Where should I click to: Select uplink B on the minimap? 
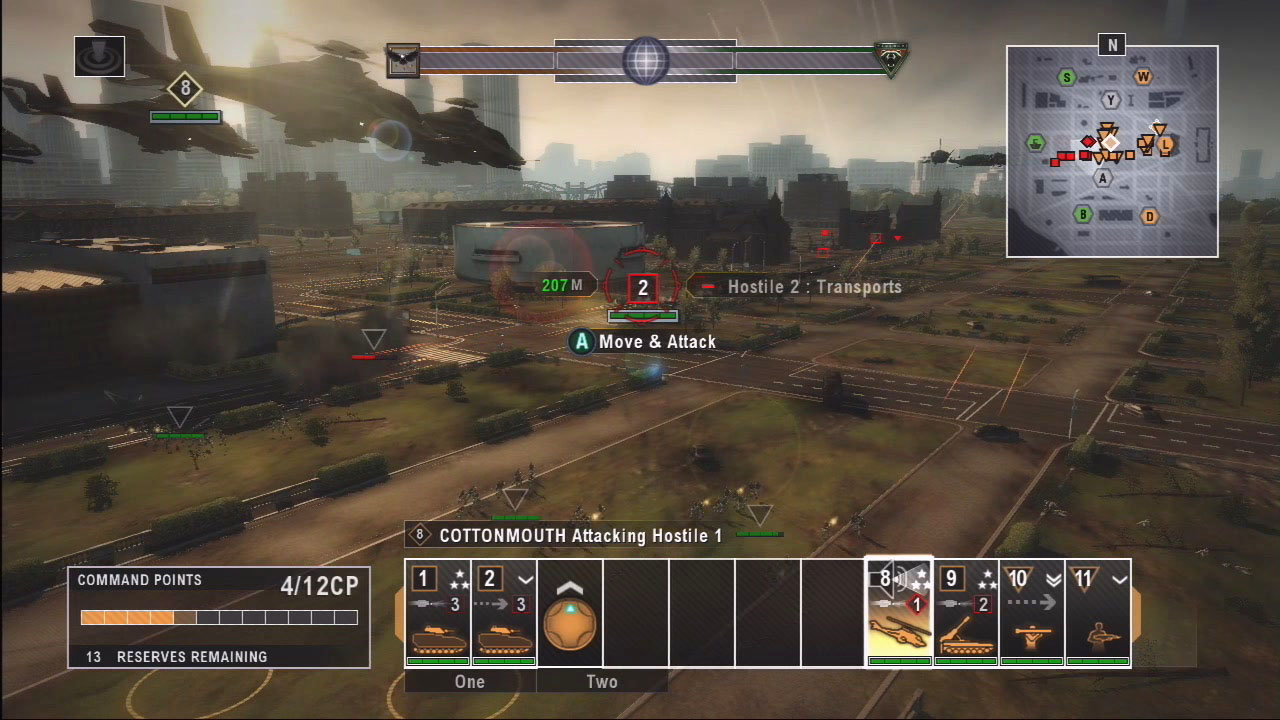[1082, 214]
